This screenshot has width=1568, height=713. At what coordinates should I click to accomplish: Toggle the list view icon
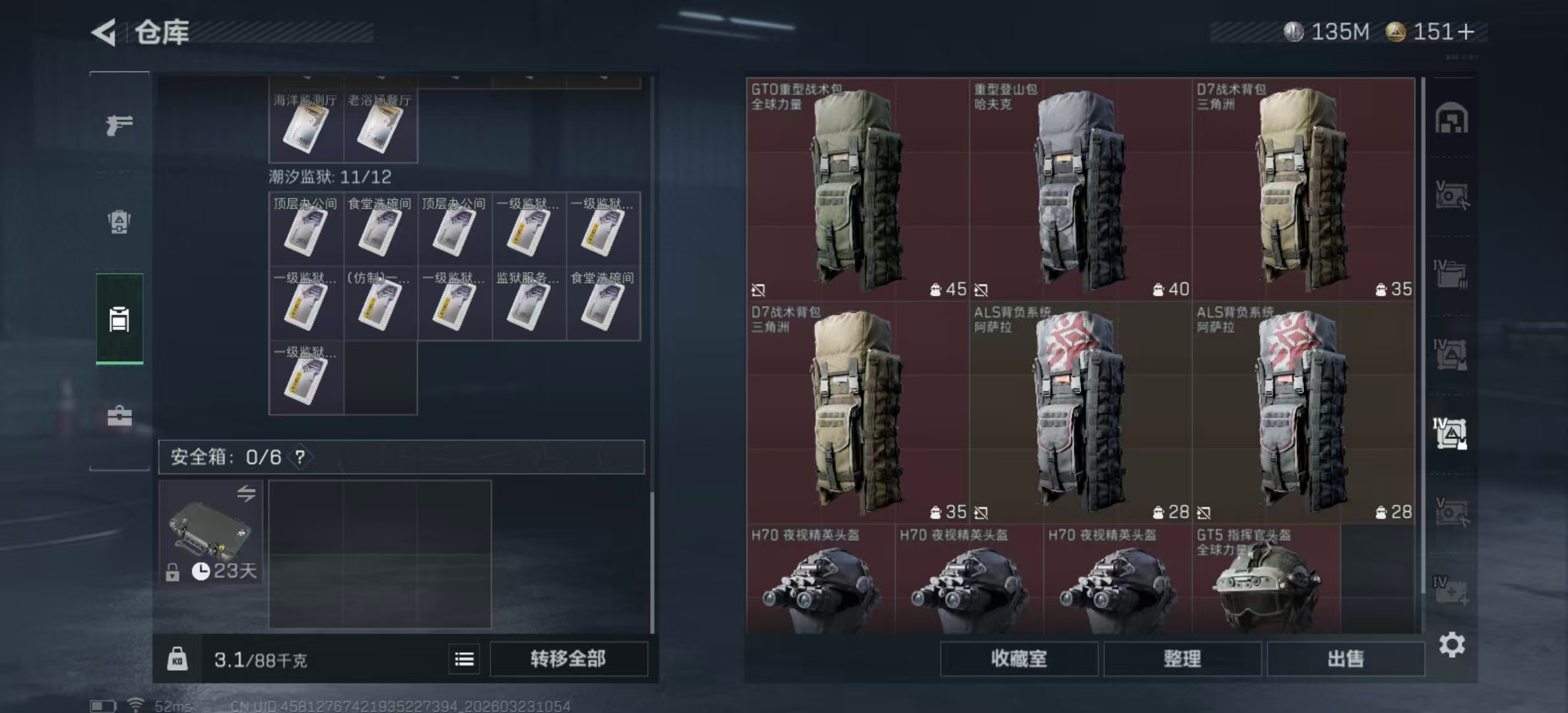(x=464, y=658)
